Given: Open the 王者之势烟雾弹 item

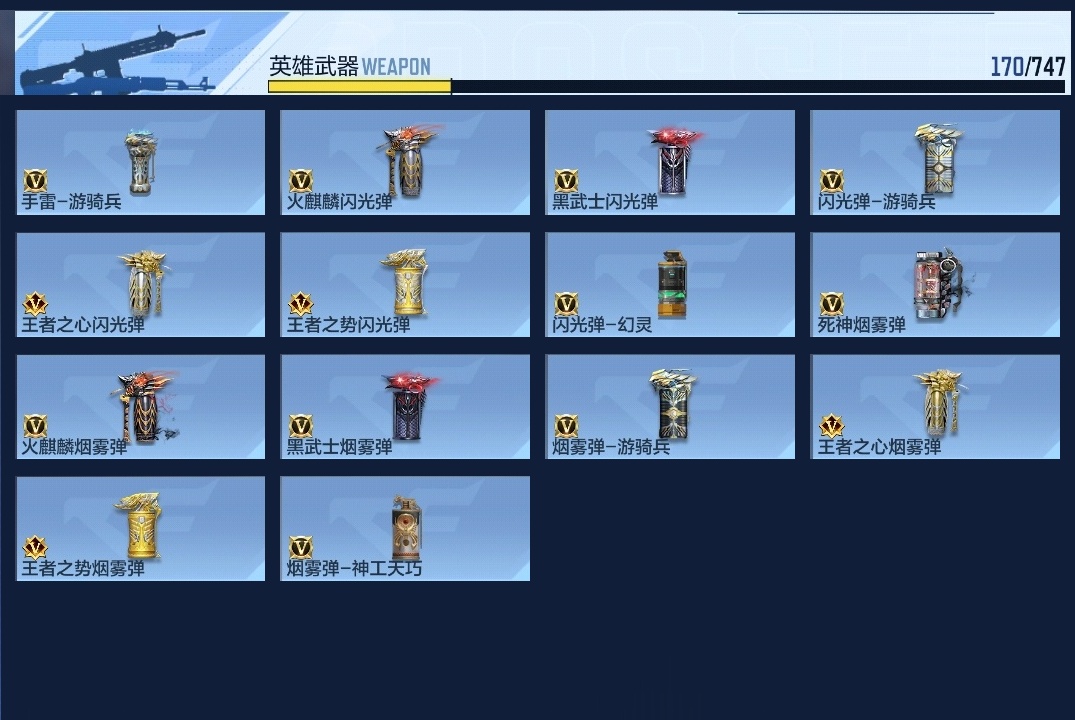Looking at the screenshot, I should pyautogui.click(x=141, y=529).
